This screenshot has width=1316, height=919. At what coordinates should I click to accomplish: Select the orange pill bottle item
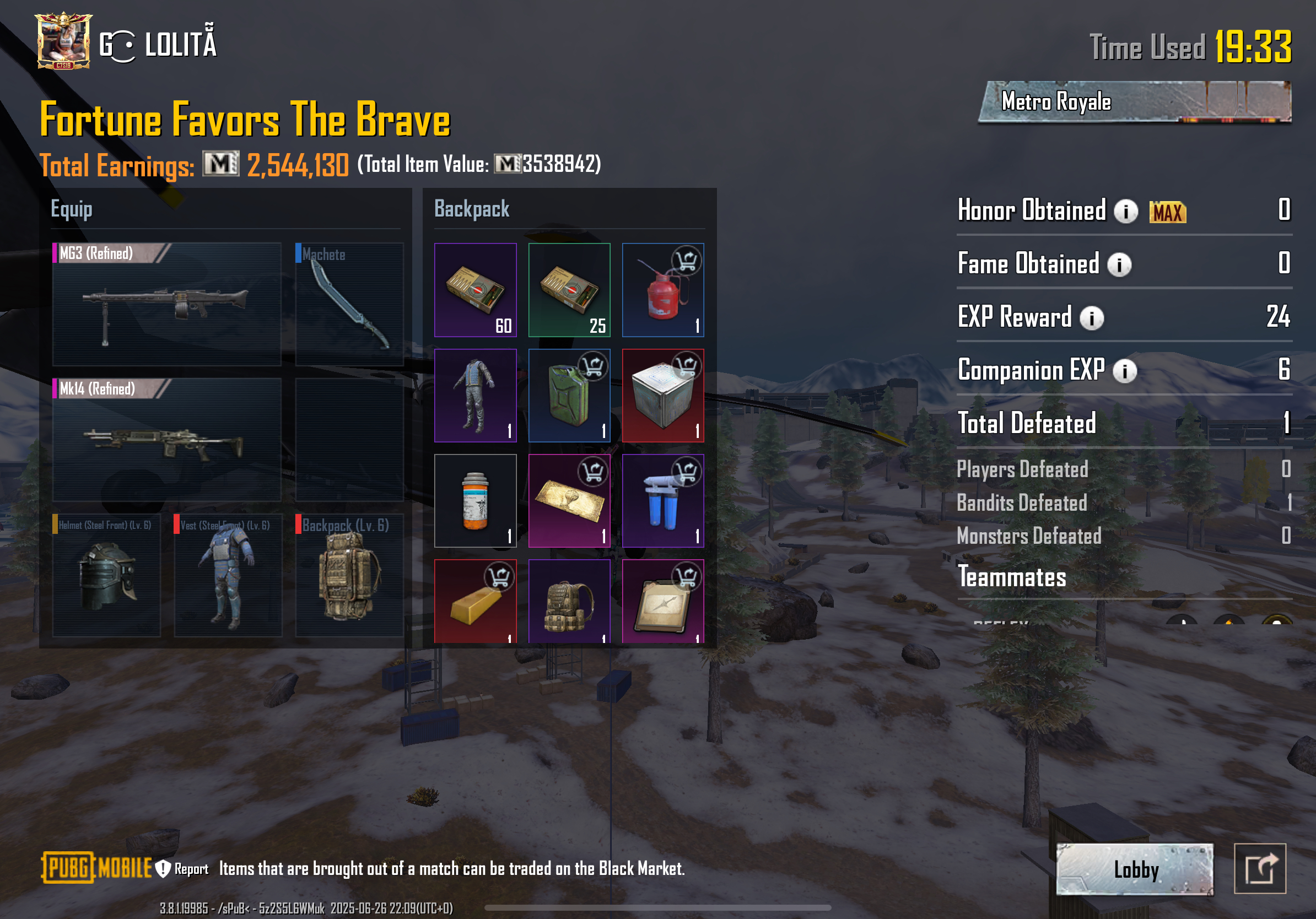tap(475, 501)
